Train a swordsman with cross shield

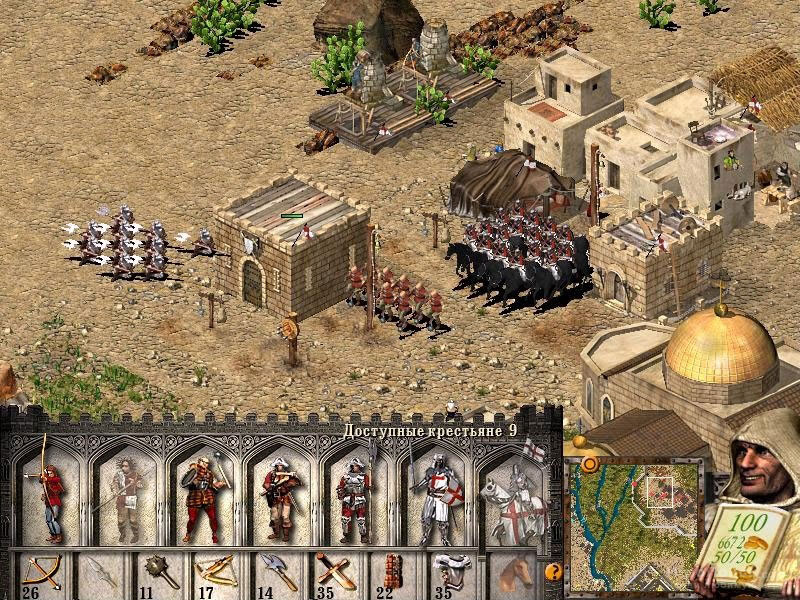click(435, 492)
